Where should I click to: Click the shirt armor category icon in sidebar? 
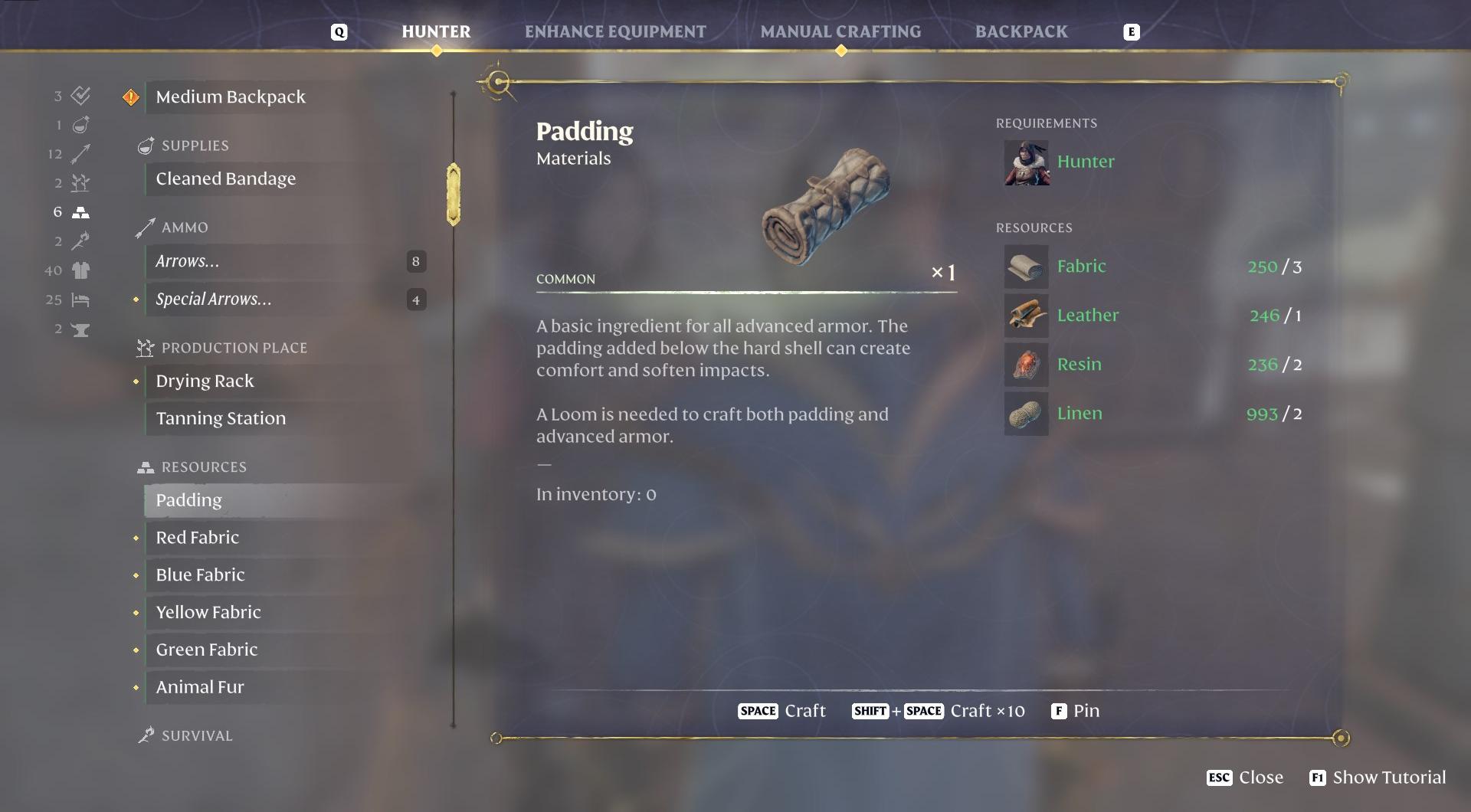click(80, 270)
